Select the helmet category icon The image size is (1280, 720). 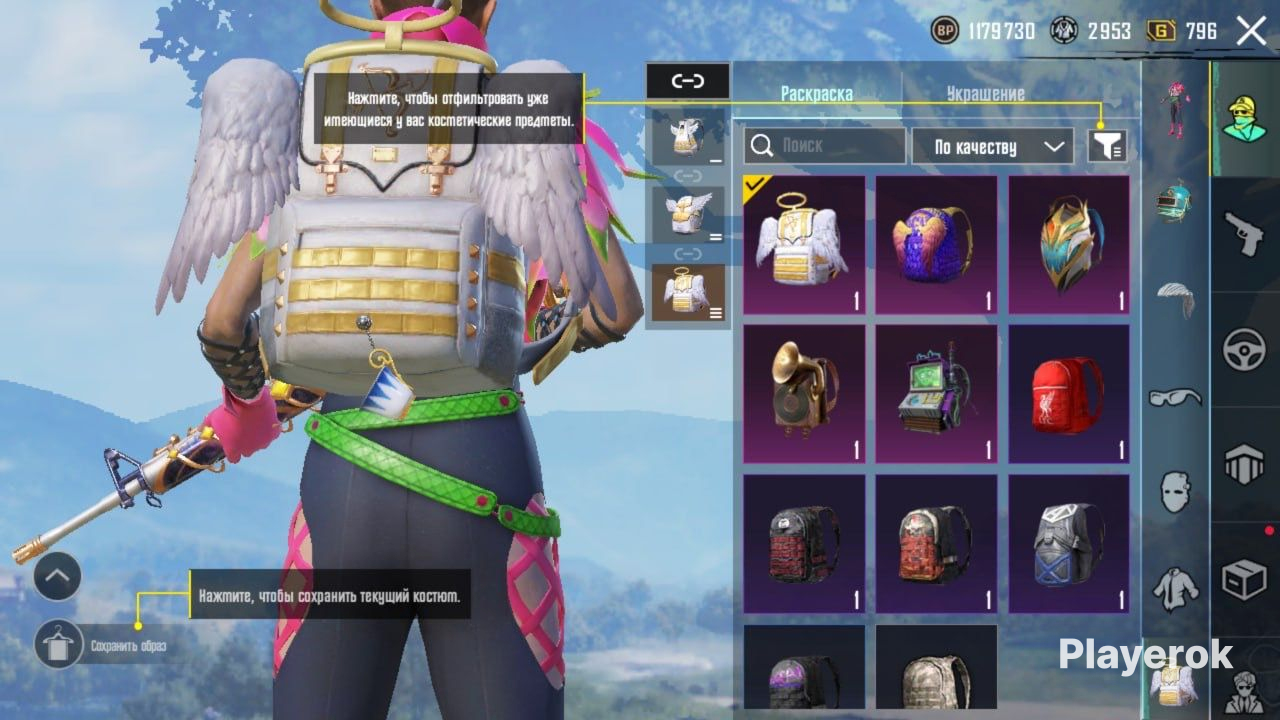(x=1176, y=200)
